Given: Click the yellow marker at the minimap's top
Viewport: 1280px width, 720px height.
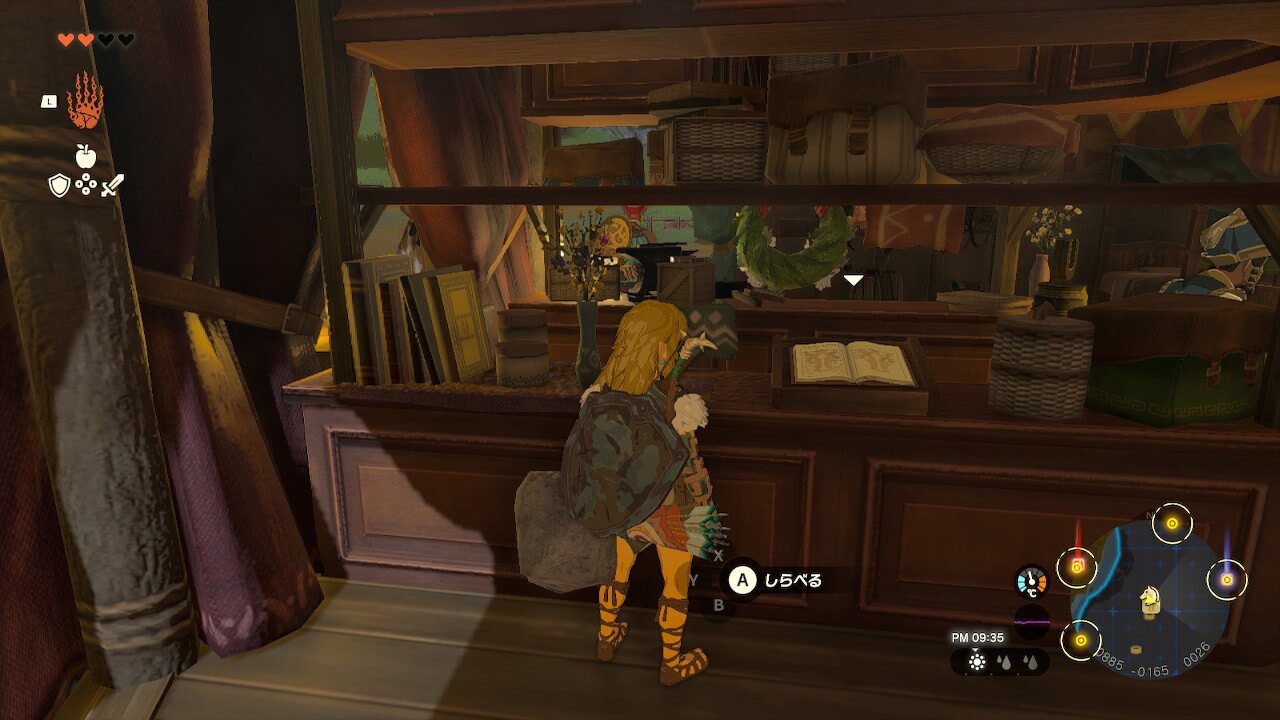Looking at the screenshot, I should point(1172,523).
